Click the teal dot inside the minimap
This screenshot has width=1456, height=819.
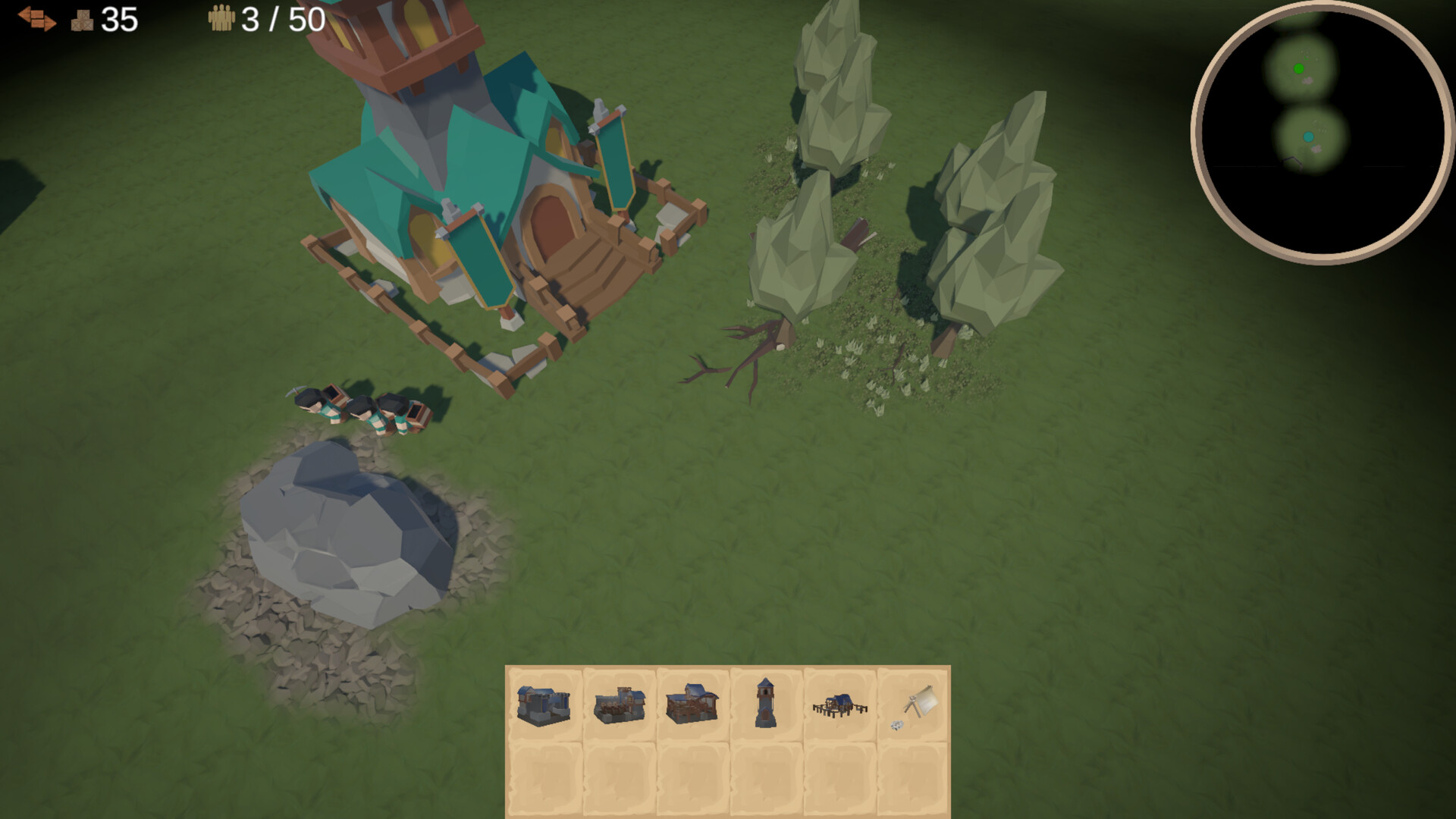coord(1307,136)
